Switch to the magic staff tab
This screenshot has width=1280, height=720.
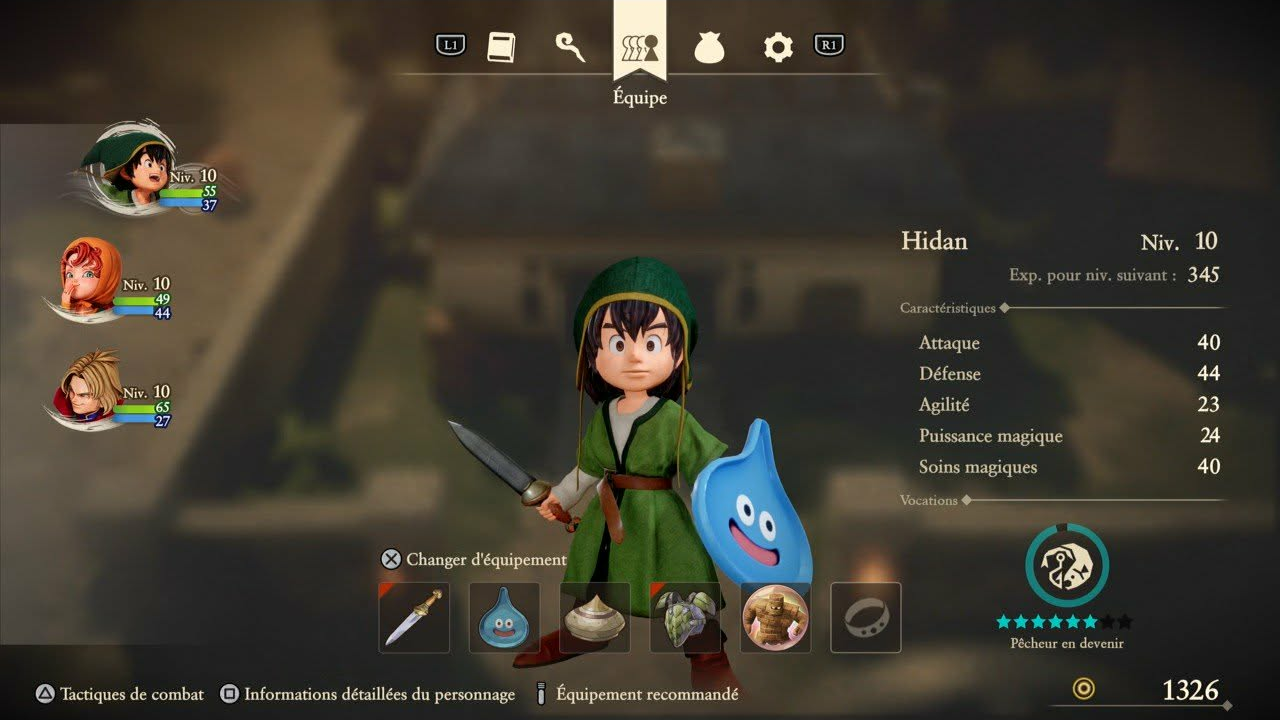coord(570,47)
